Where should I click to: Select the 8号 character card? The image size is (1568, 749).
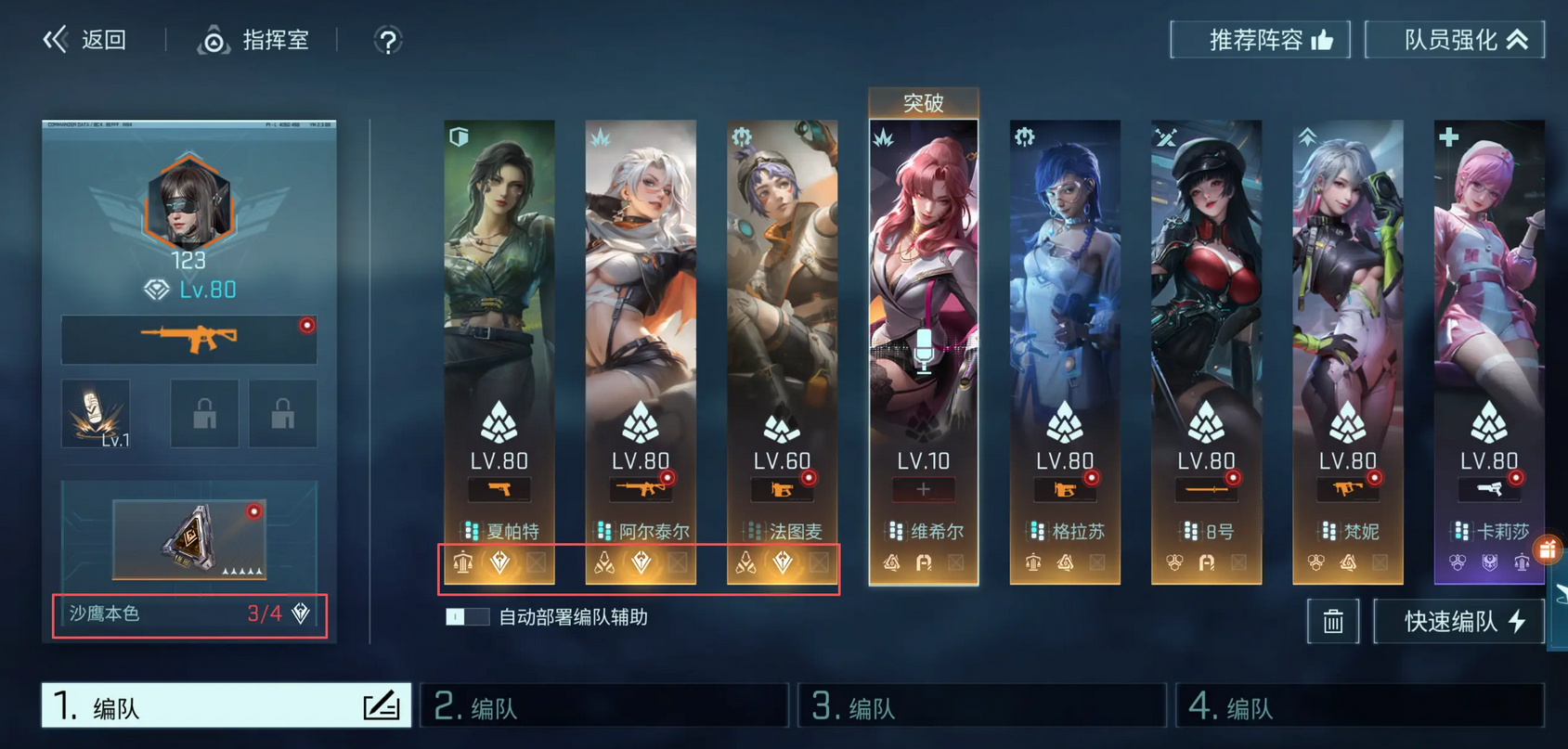pos(1206,306)
